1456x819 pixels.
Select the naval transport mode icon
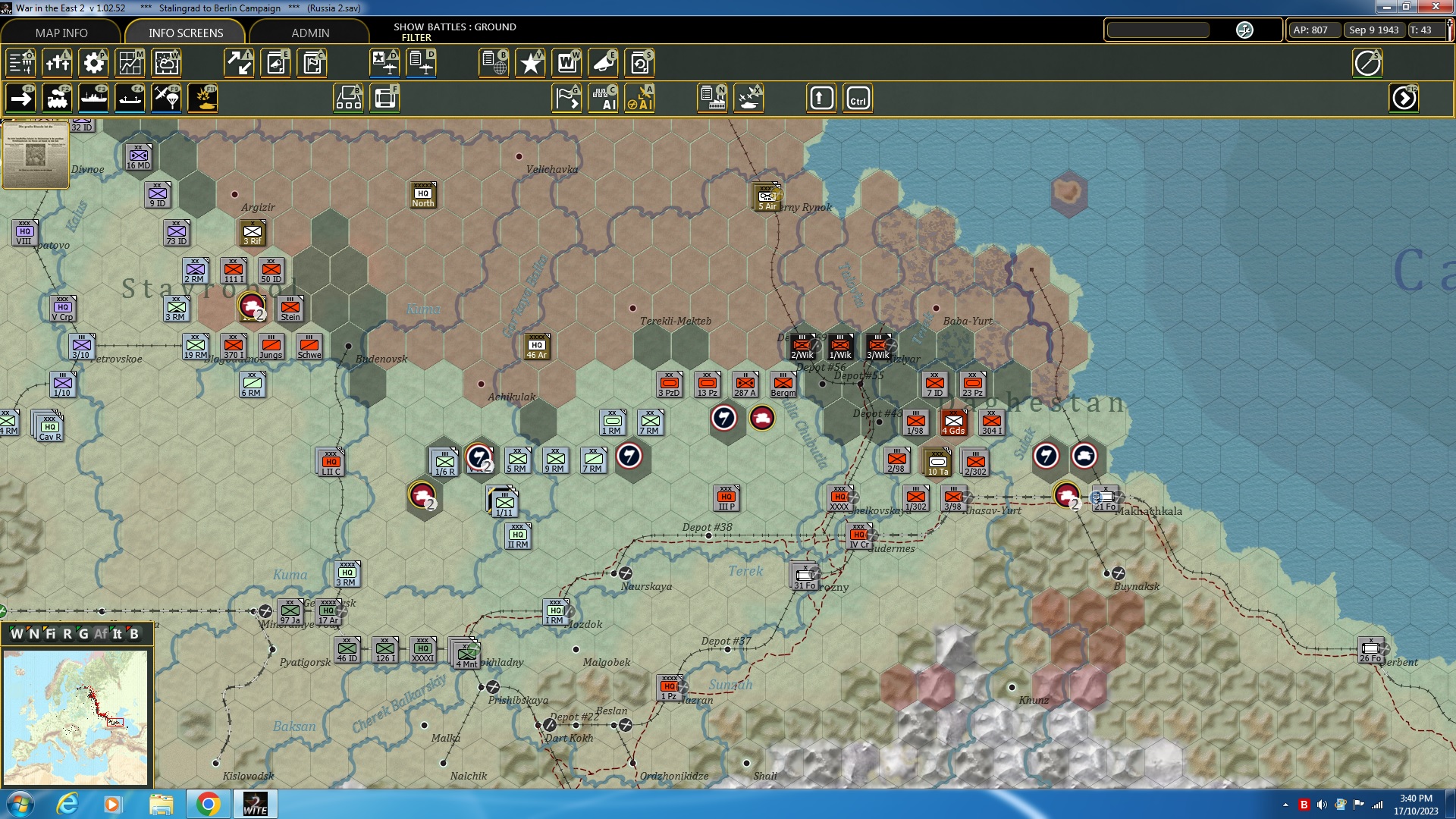94,98
